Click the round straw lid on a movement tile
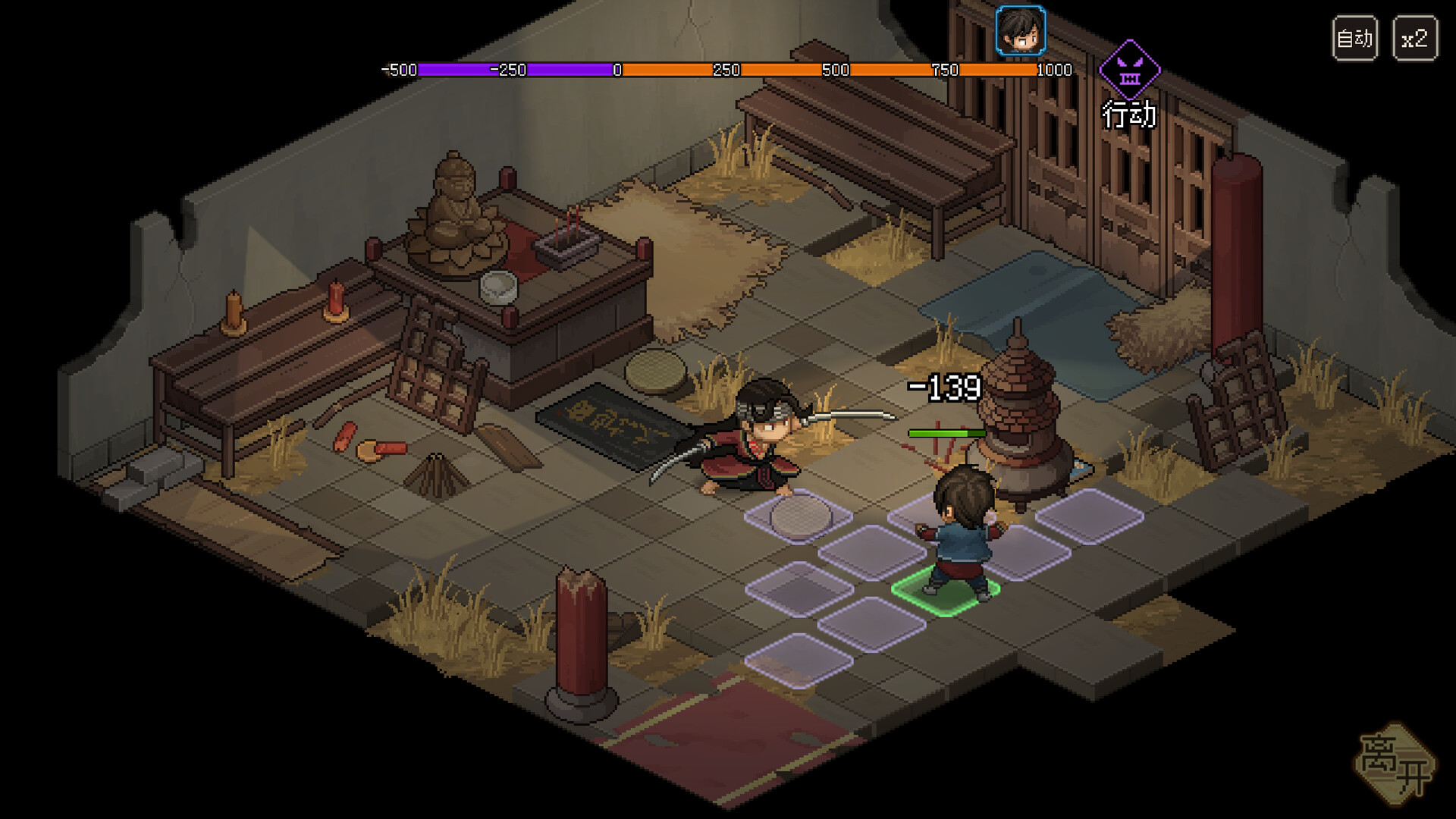 pos(798,516)
